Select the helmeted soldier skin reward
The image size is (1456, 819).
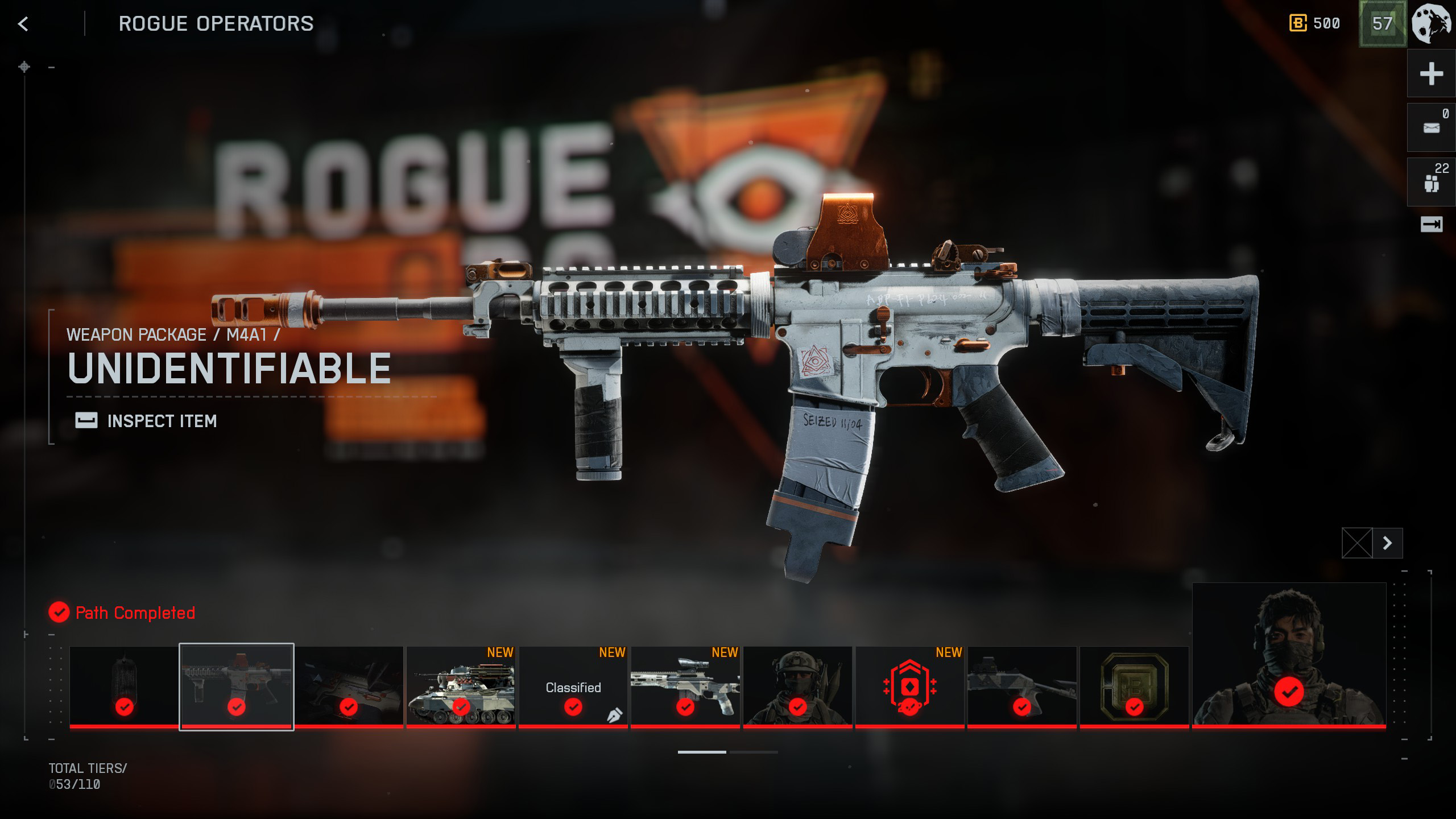tap(797, 686)
